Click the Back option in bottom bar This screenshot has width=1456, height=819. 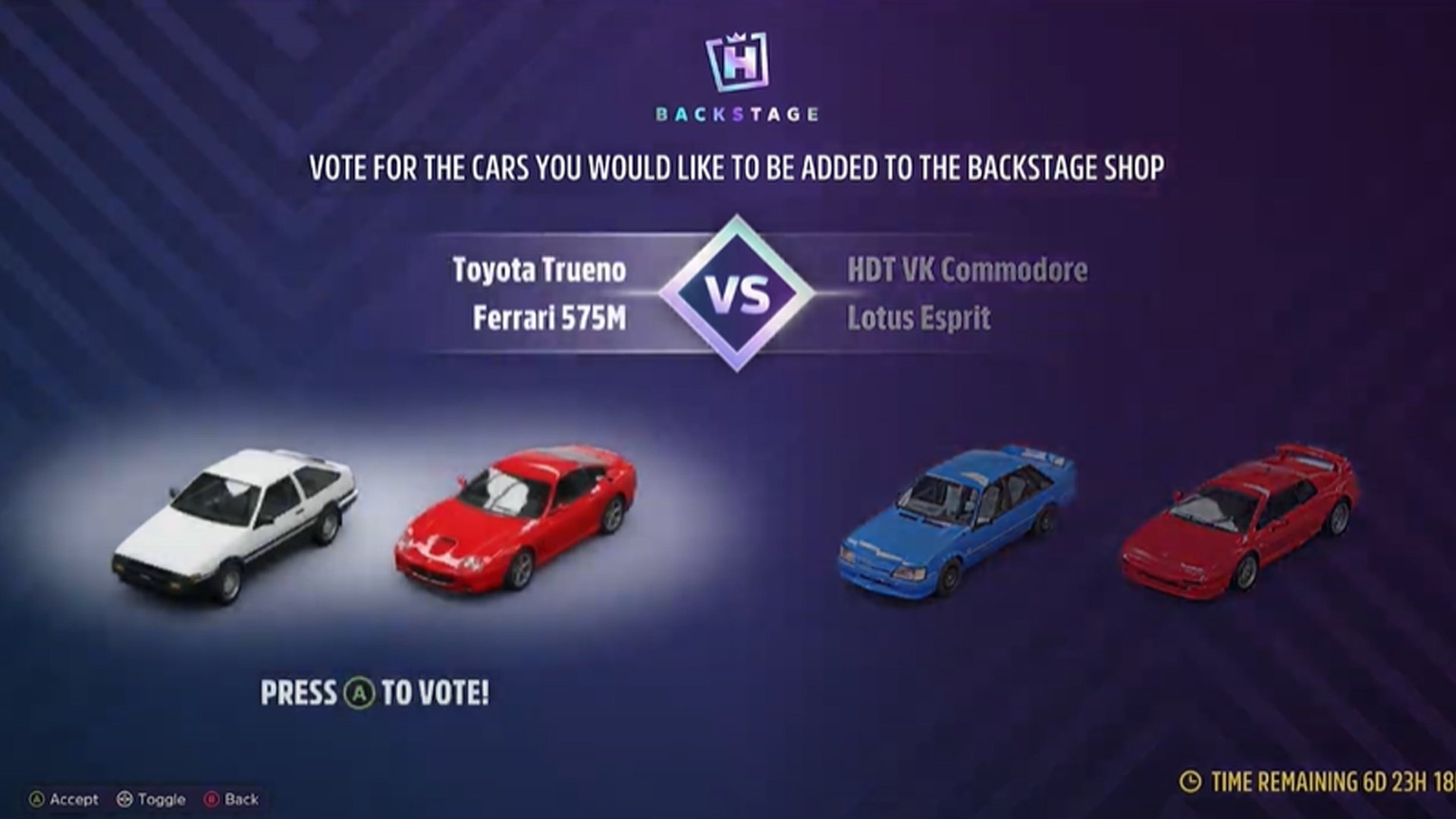click(x=243, y=799)
